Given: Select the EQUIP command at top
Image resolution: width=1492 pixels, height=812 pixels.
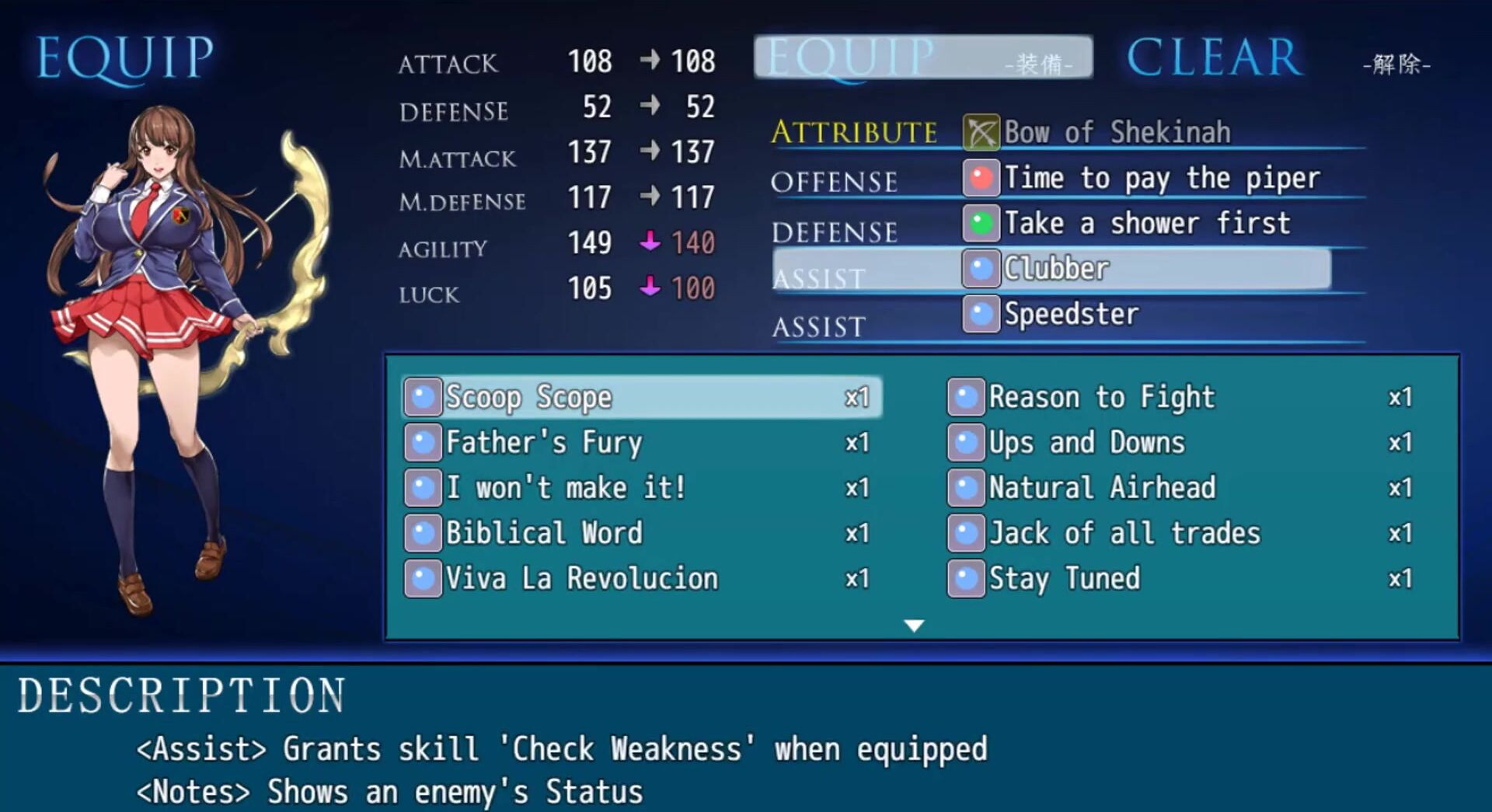Looking at the screenshot, I should (922, 58).
